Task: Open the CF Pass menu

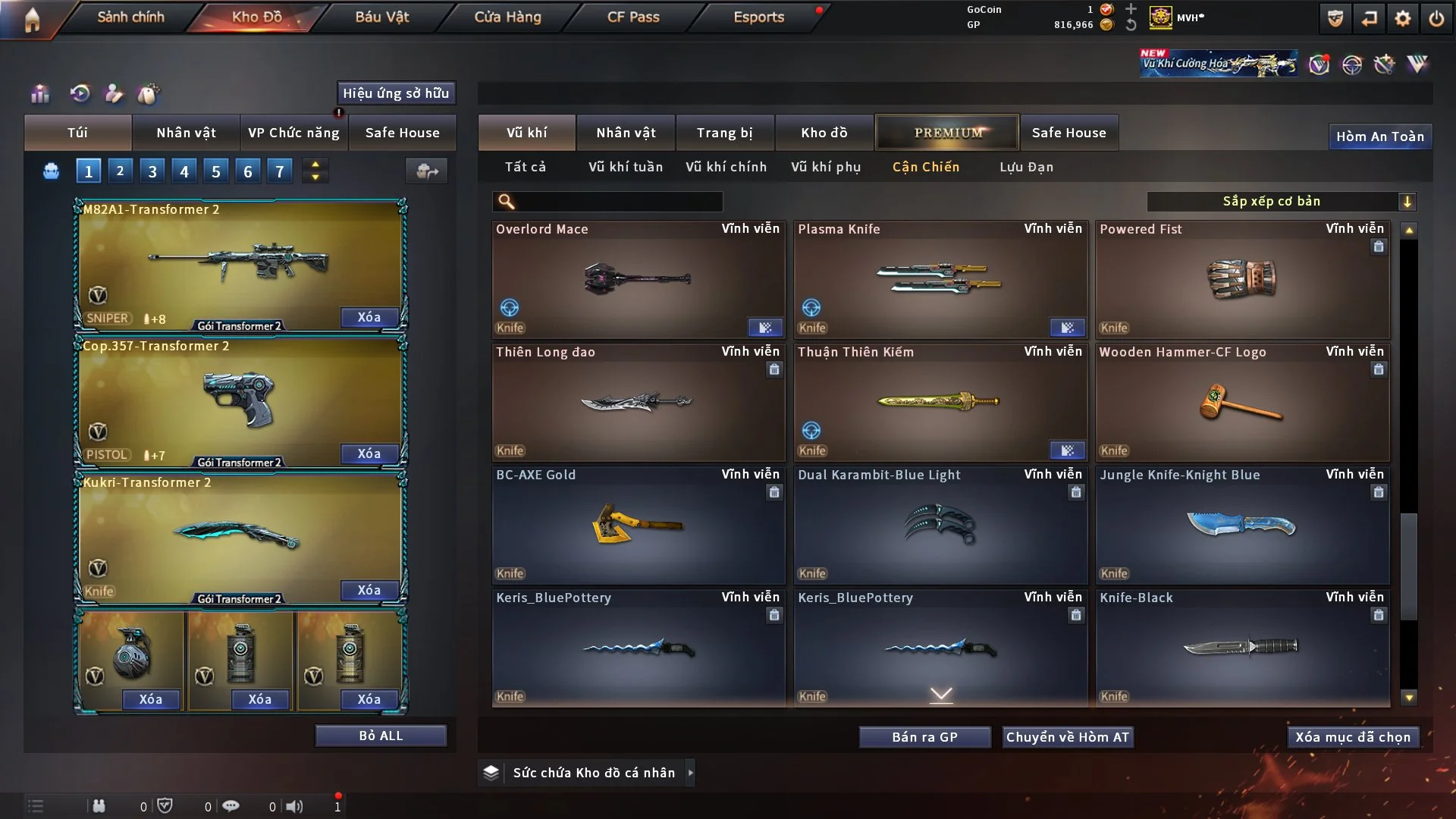Action: (x=633, y=17)
